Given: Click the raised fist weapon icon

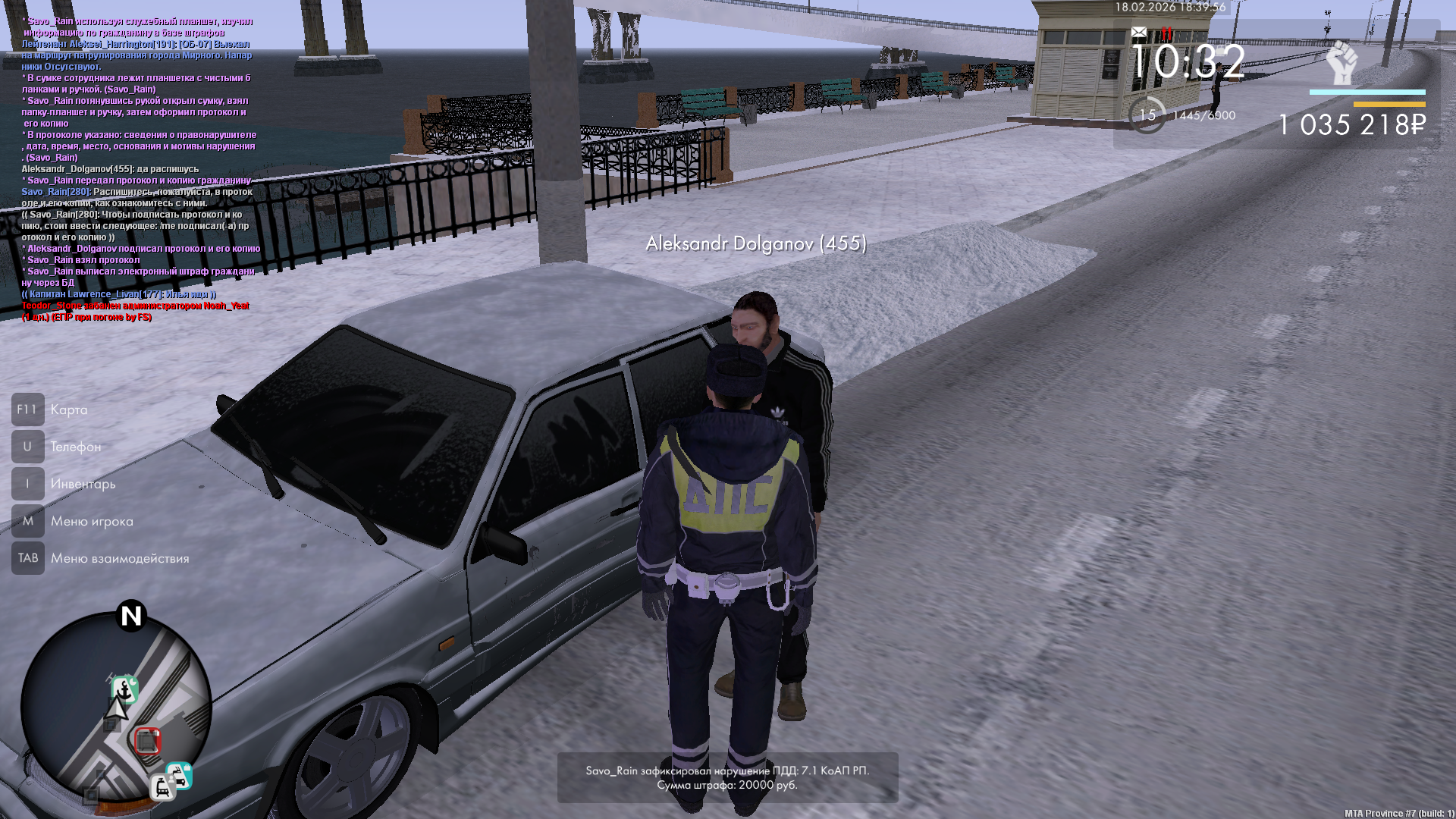Looking at the screenshot, I should tap(1341, 63).
